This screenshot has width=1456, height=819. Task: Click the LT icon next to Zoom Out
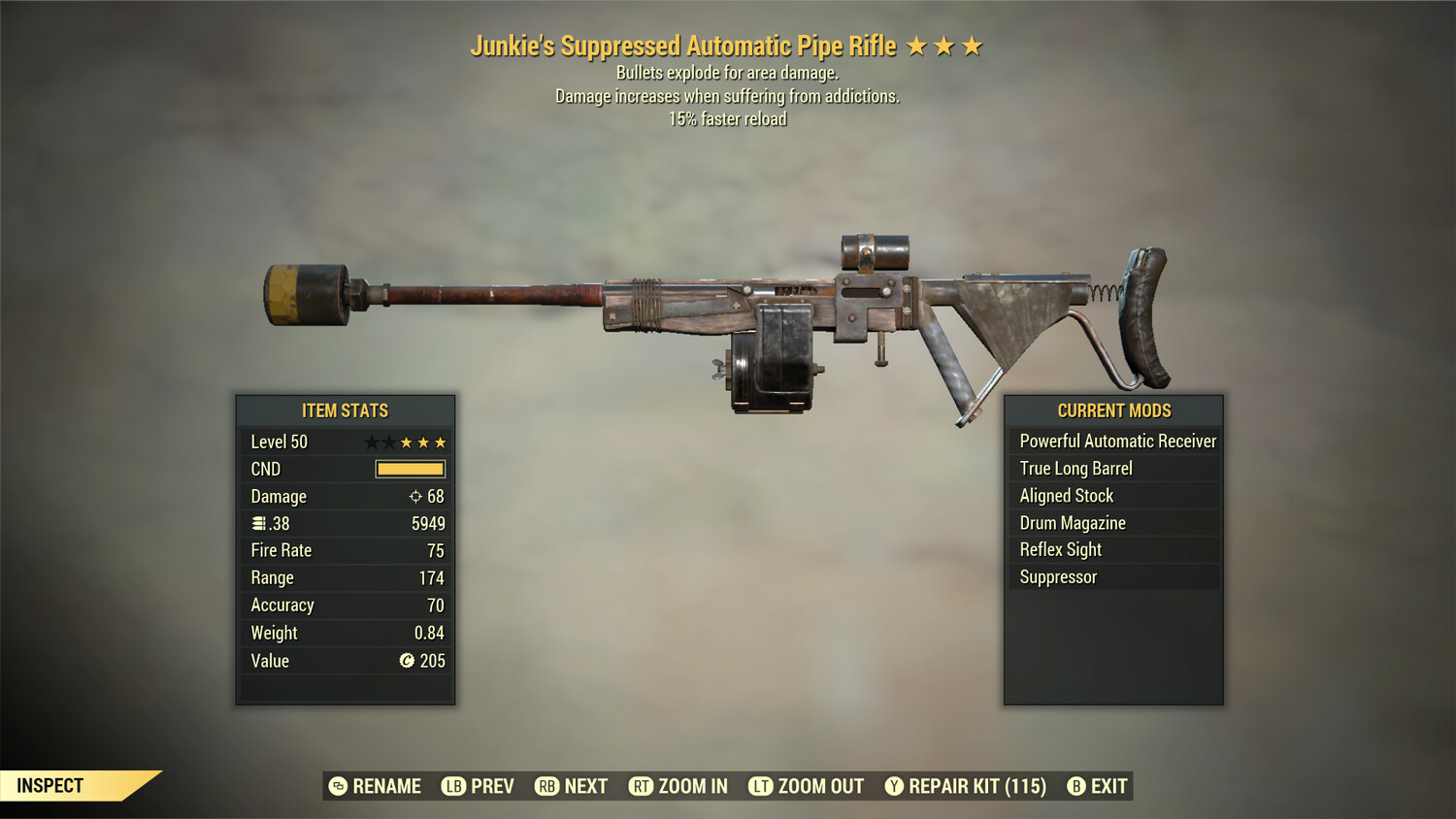[x=760, y=786]
